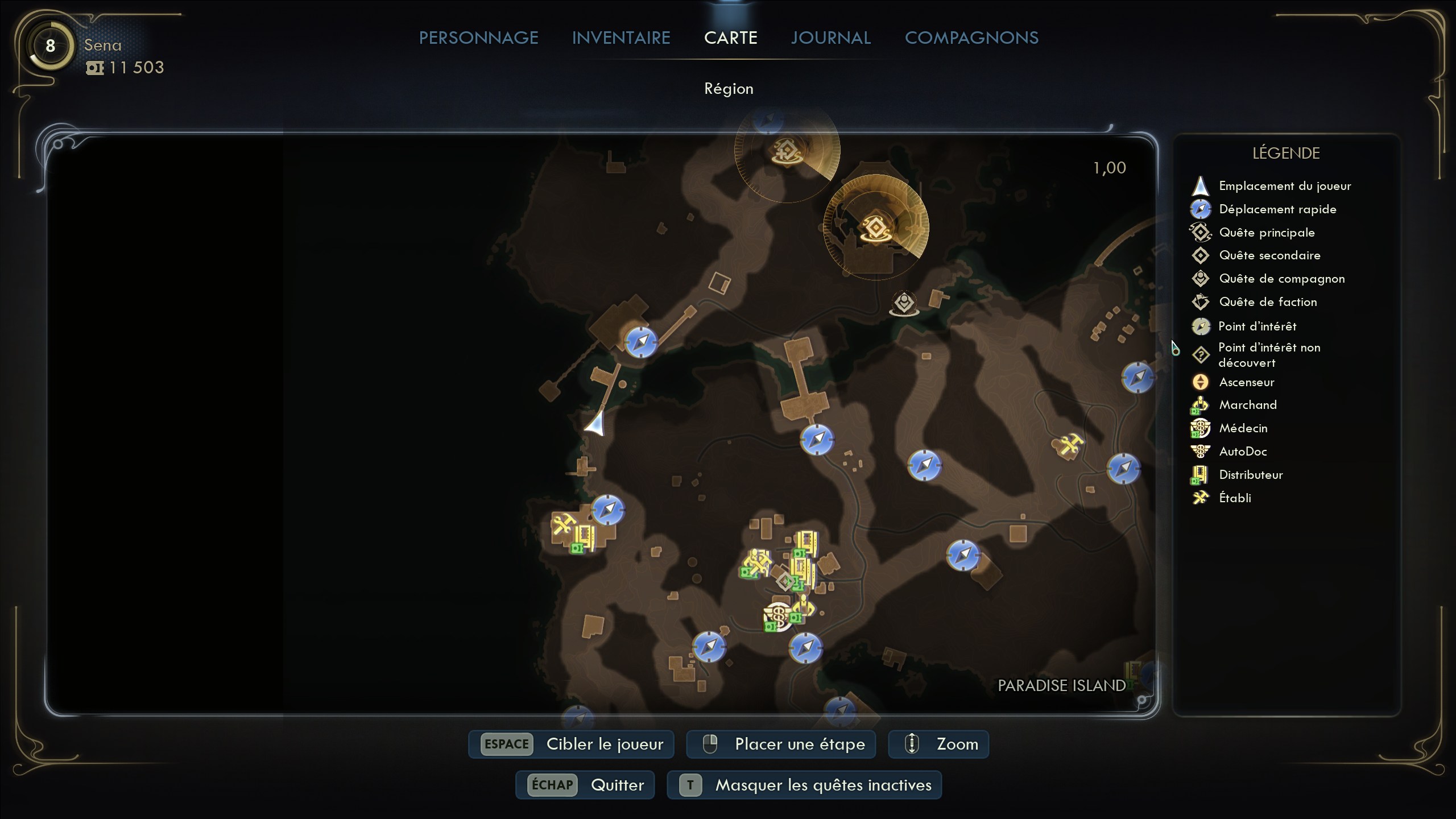Click the Zoom scroll control indicator
The height and width of the screenshot is (819, 1456).
(x=911, y=744)
